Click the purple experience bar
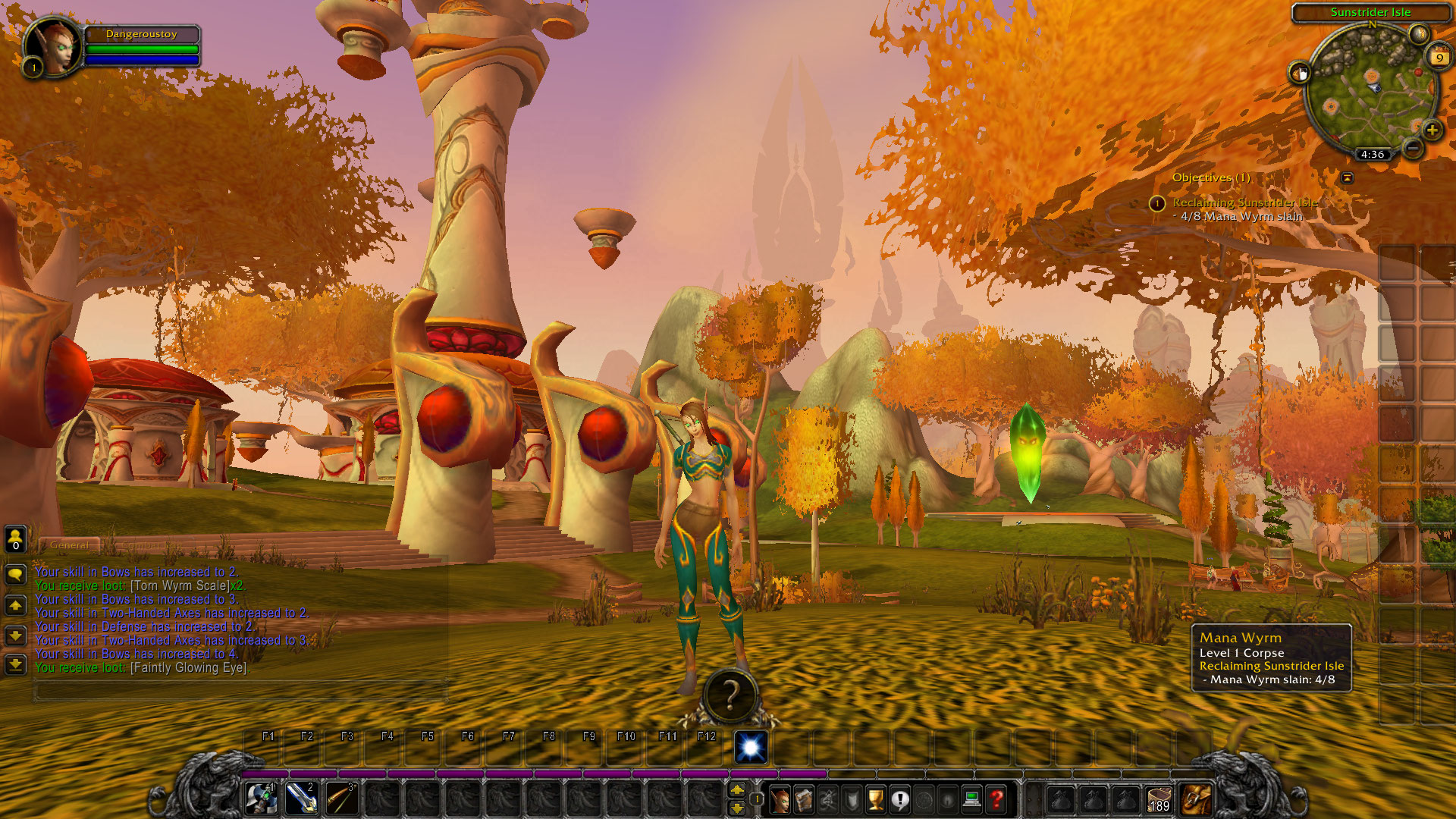1456x819 pixels. 531,775
